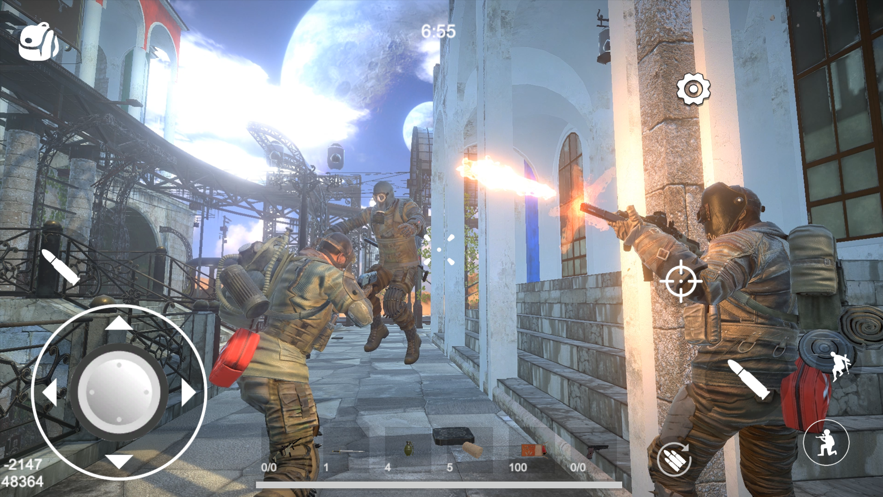Fire using the right-side bullet button
Screen dimensions: 883x497
[748, 380]
